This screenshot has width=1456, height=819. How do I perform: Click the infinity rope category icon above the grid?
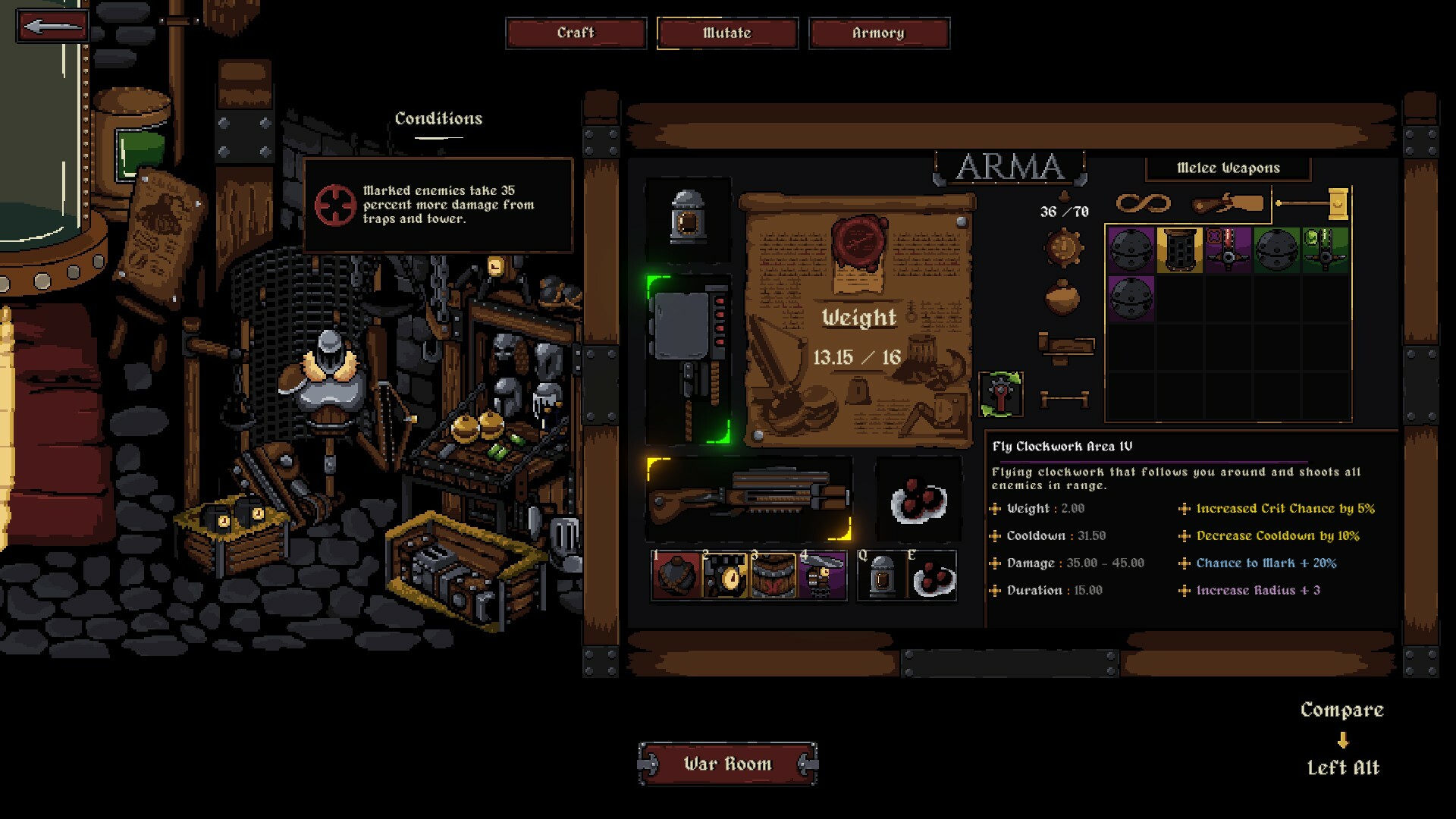(1143, 203)
